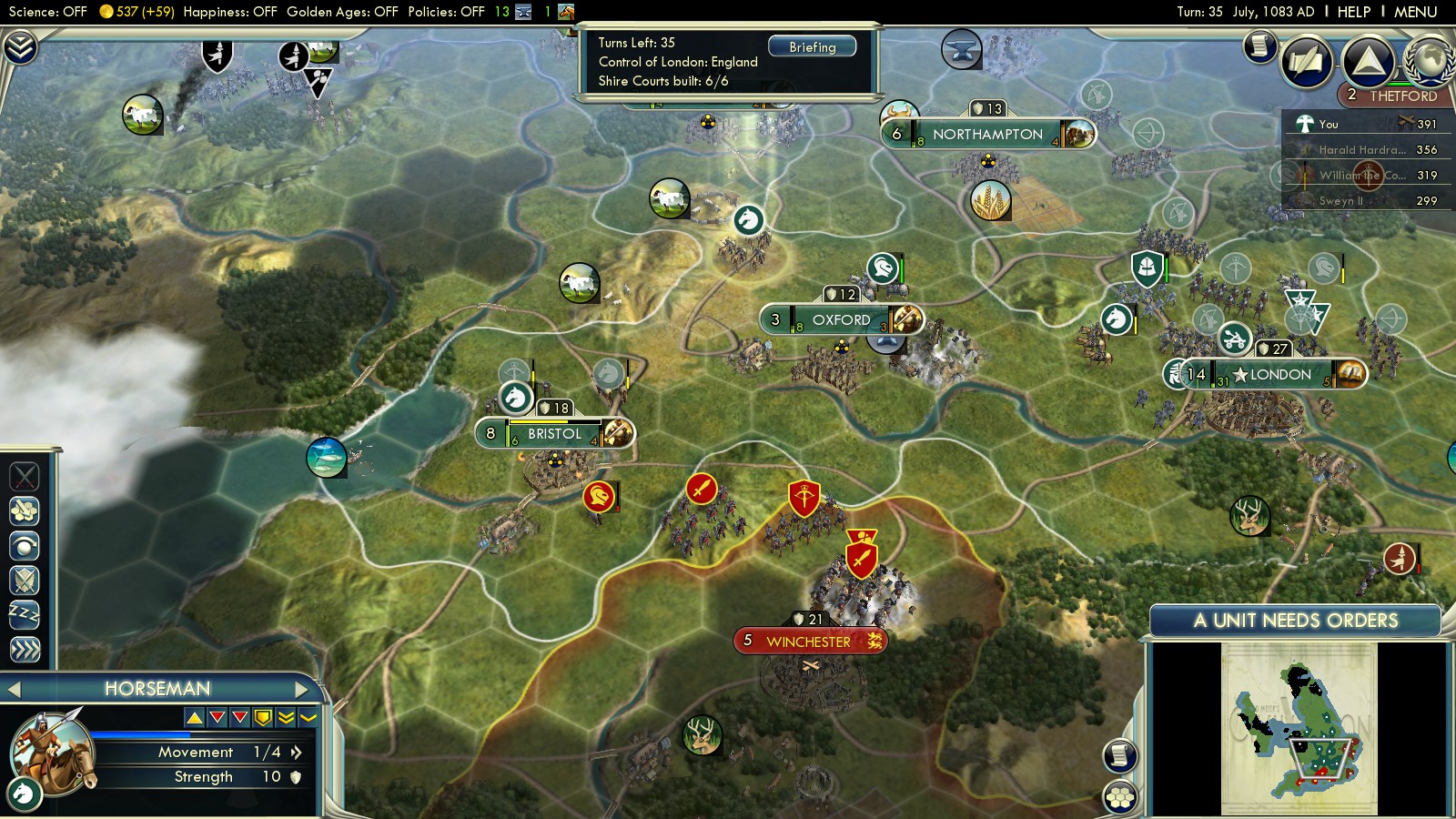
Task: Open the Northampton city banner
Action: tap(987, 135)
